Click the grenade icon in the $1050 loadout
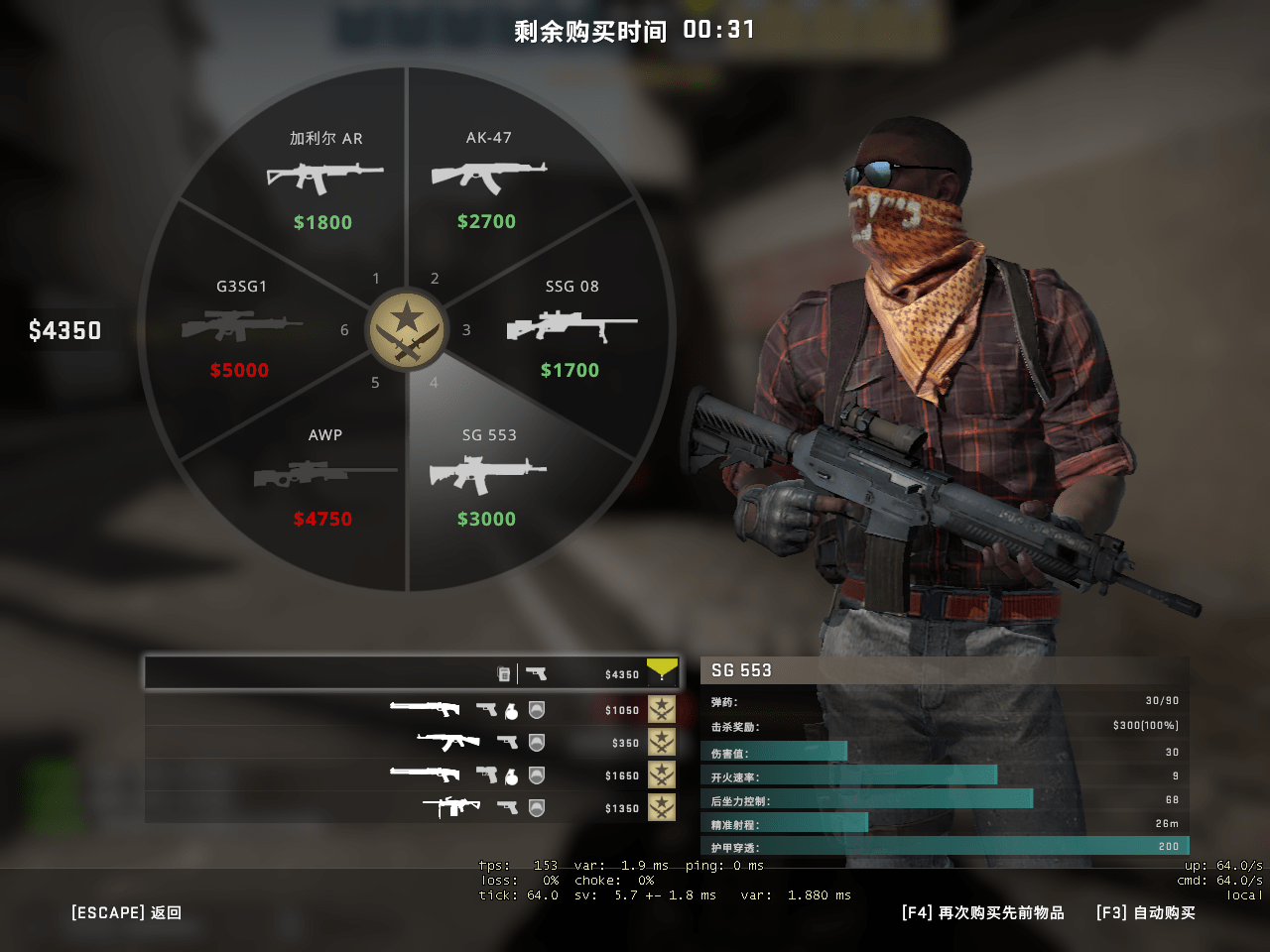This screenshot has width=1270, height=952. (512, 712)
